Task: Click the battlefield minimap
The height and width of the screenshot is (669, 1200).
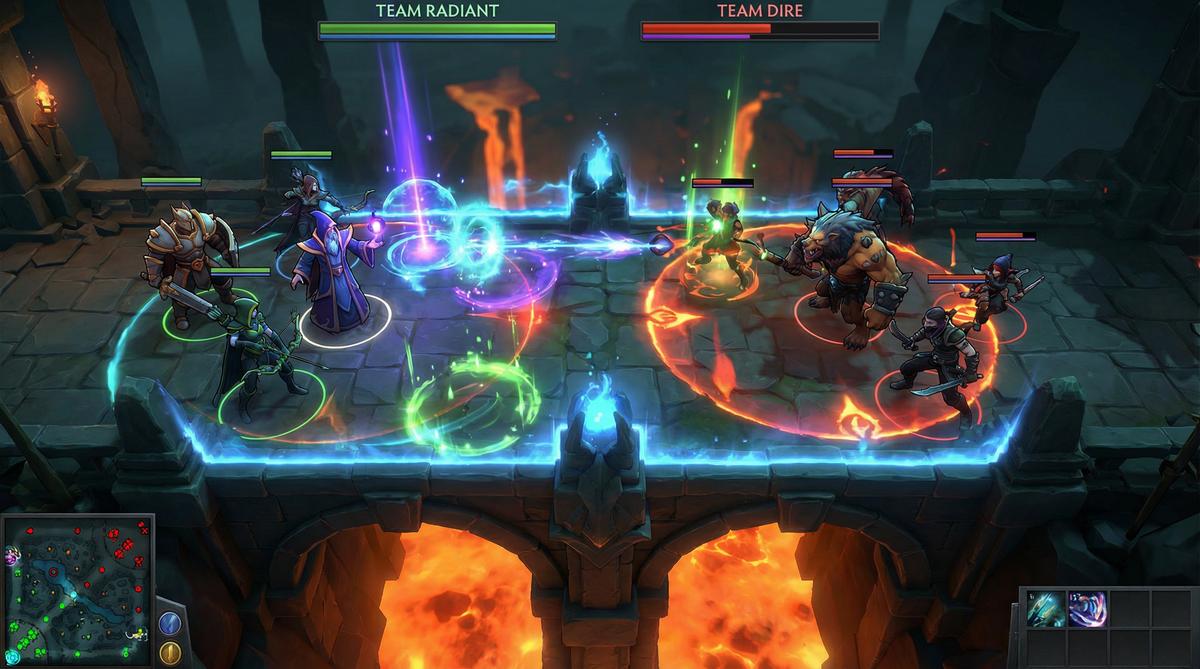Action: pos(76,591)
